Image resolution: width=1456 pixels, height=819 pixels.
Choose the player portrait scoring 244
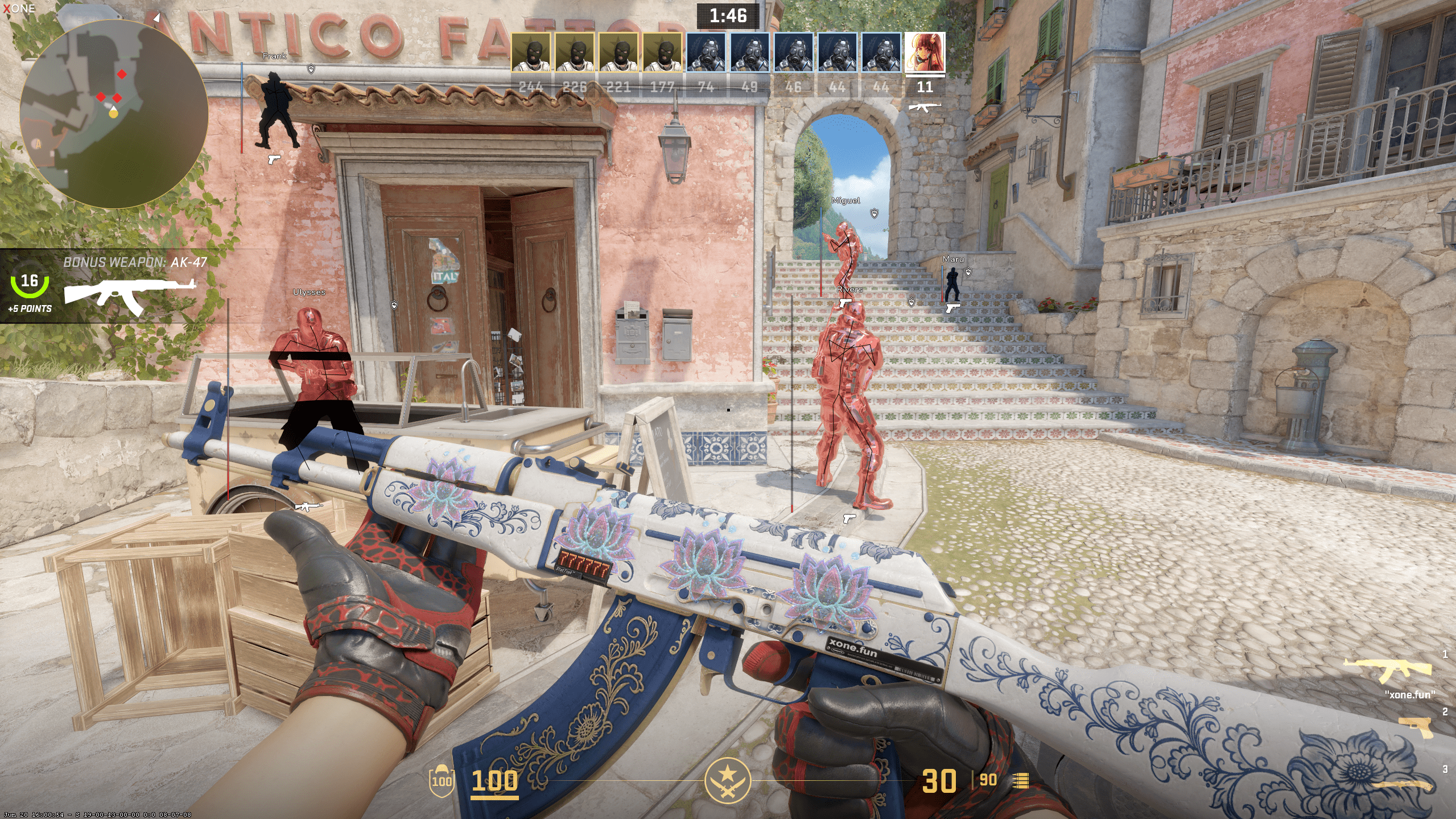(x=530, y=52)
